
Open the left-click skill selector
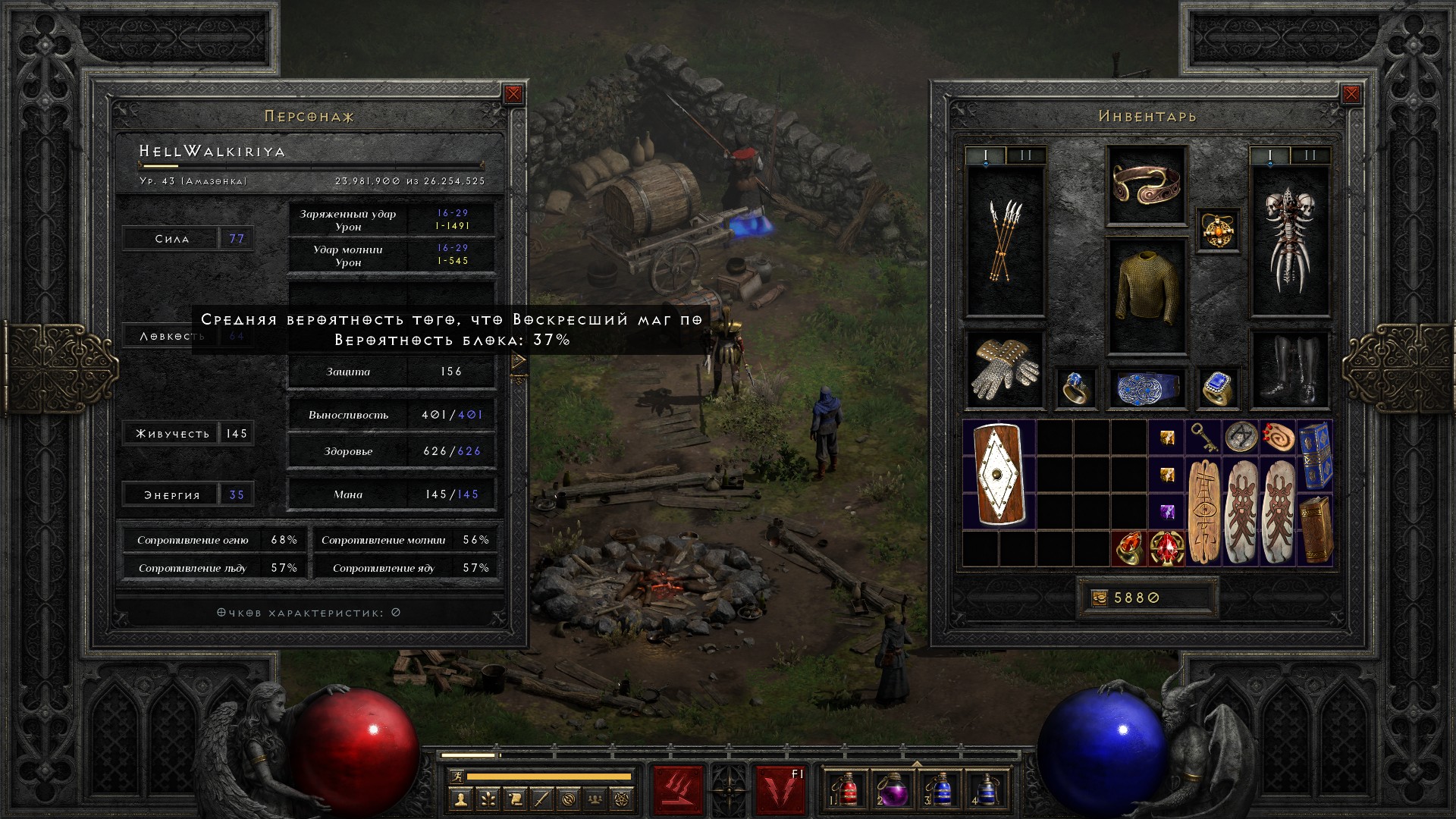coord(678,789)
